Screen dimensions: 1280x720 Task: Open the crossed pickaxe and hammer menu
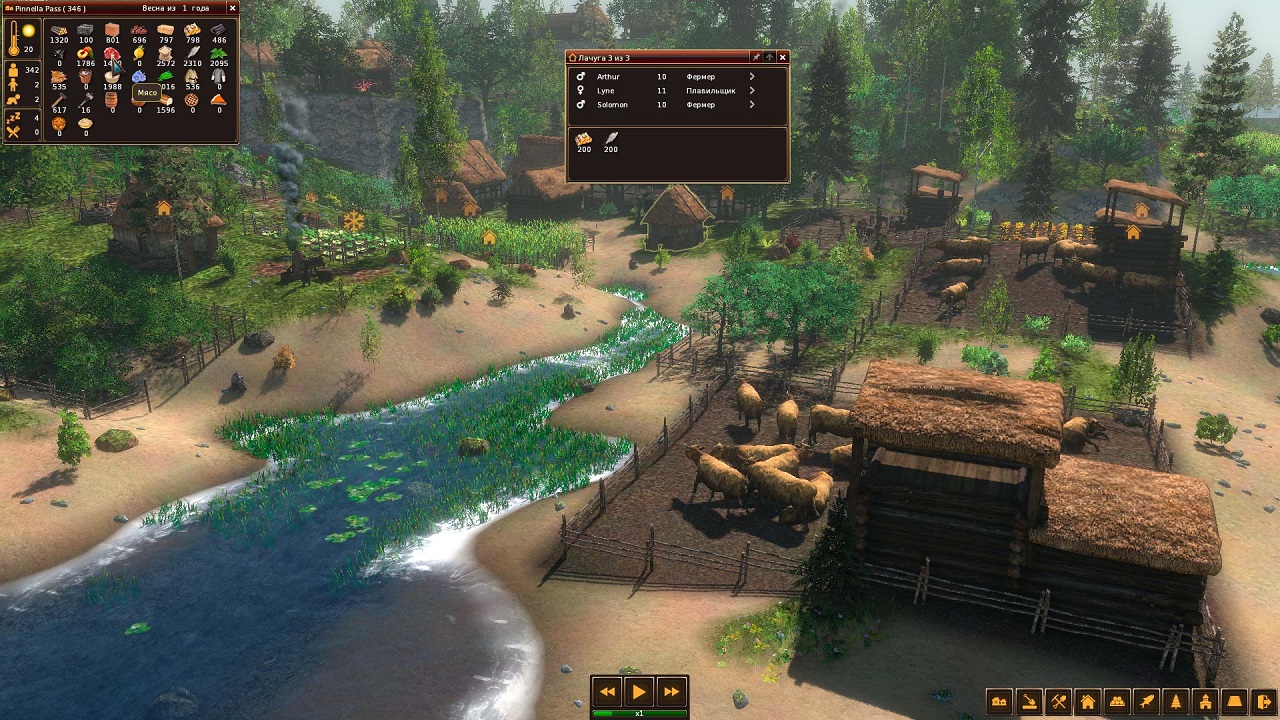1058,701
